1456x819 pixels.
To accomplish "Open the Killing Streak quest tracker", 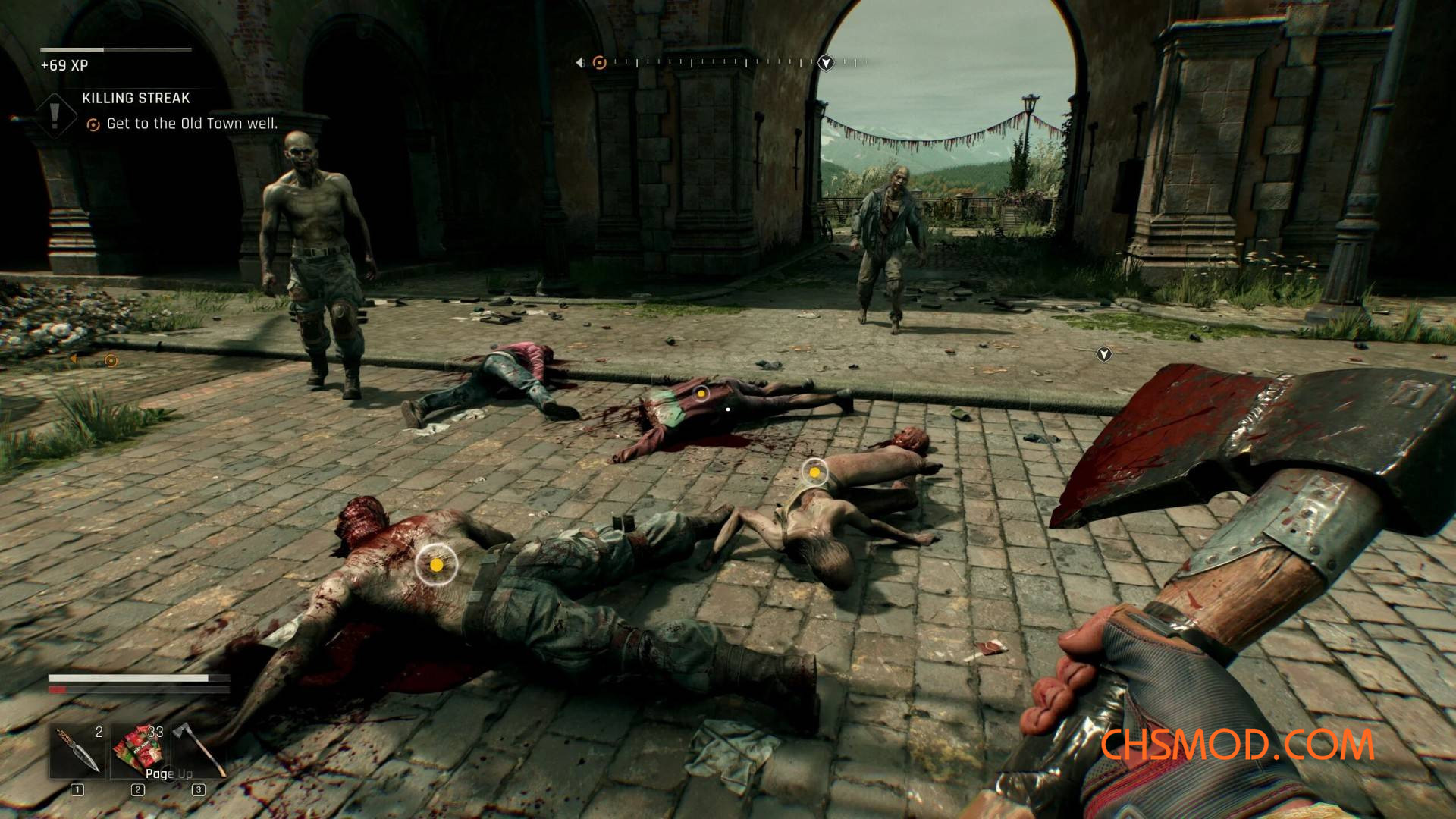I will point(136,99).
